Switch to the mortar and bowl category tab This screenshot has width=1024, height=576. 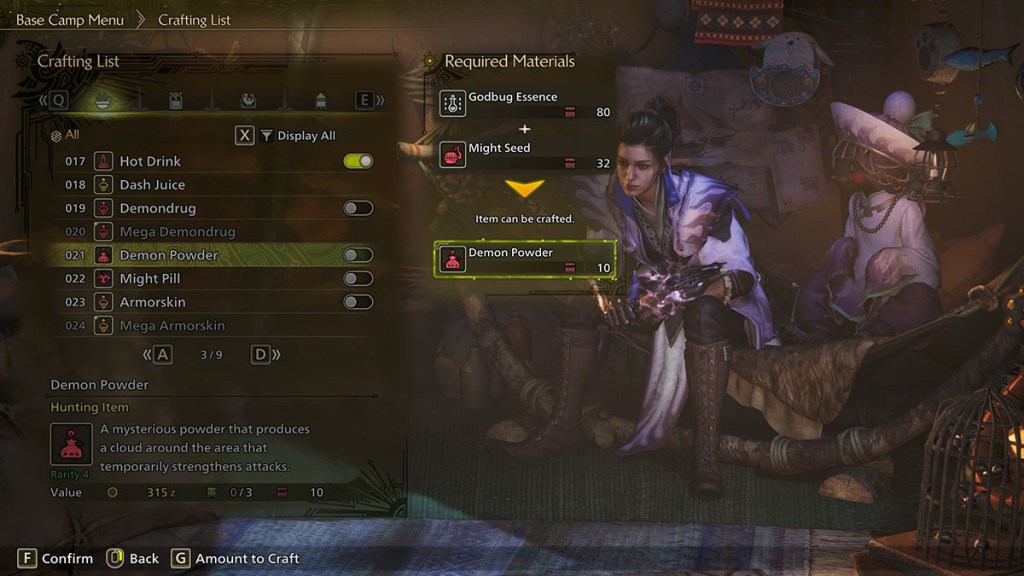click(x=102, y=100)
